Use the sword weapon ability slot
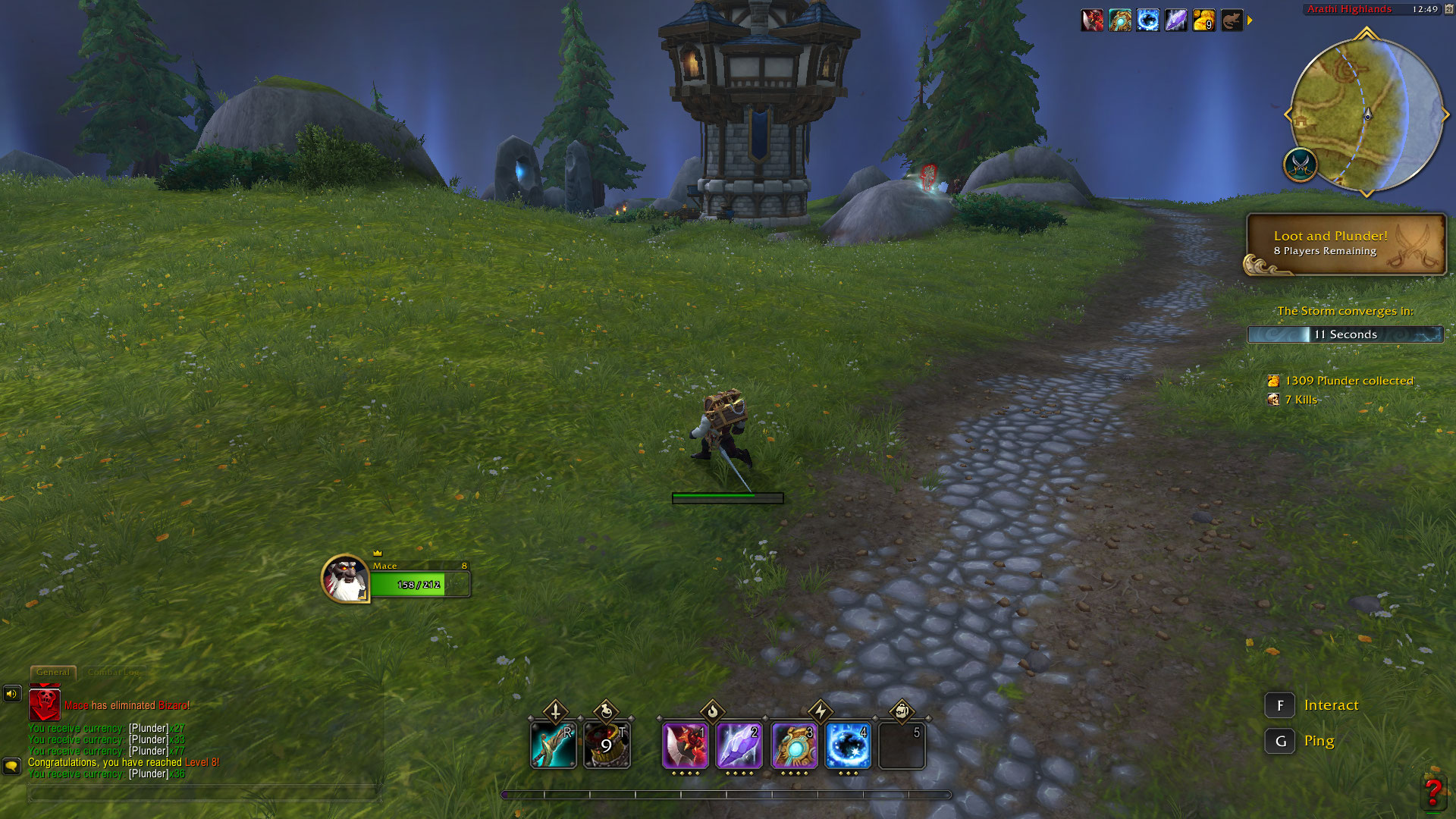1456x819 pixels. 554,745
